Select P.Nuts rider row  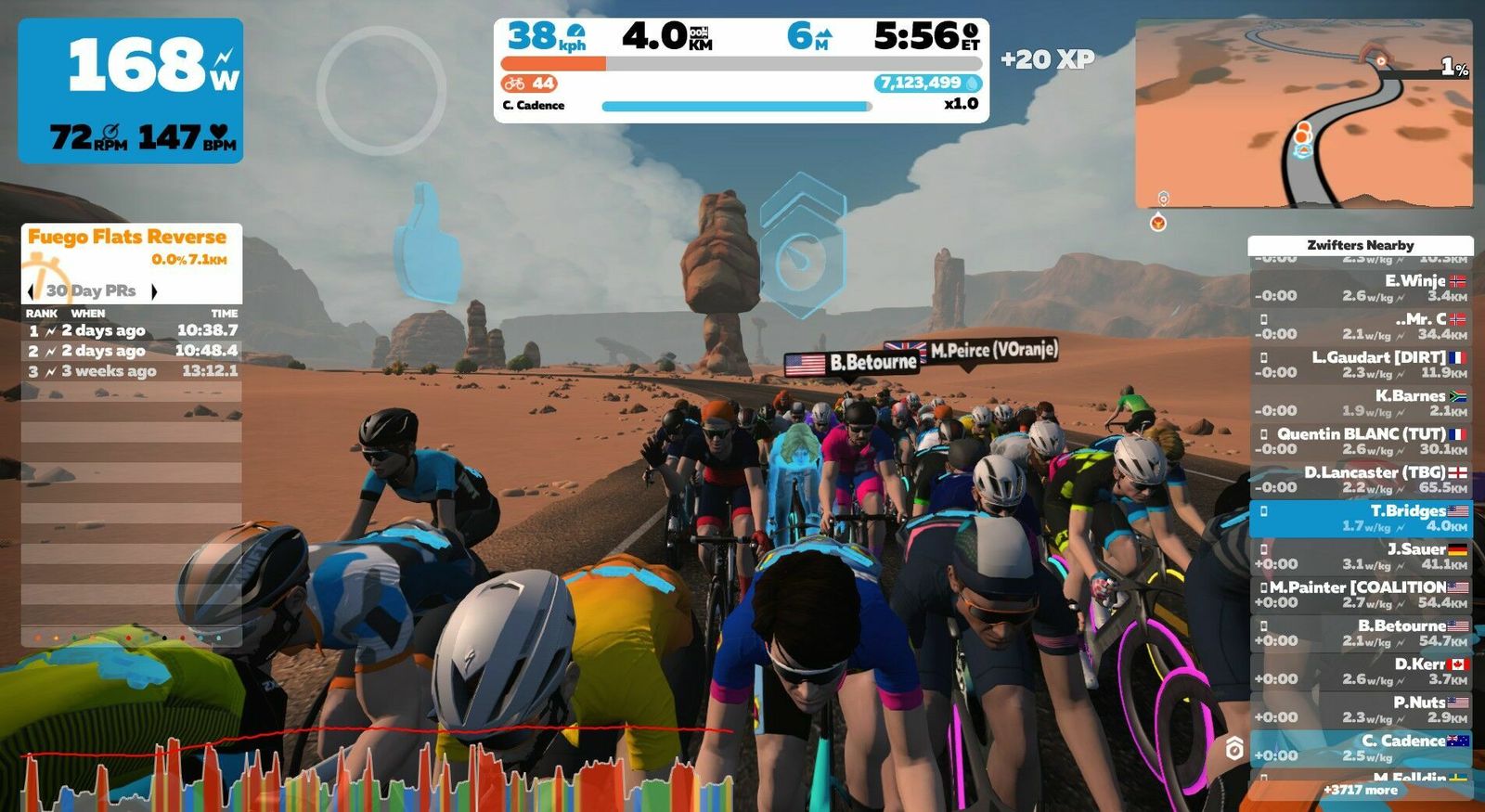pos(1360,710)
